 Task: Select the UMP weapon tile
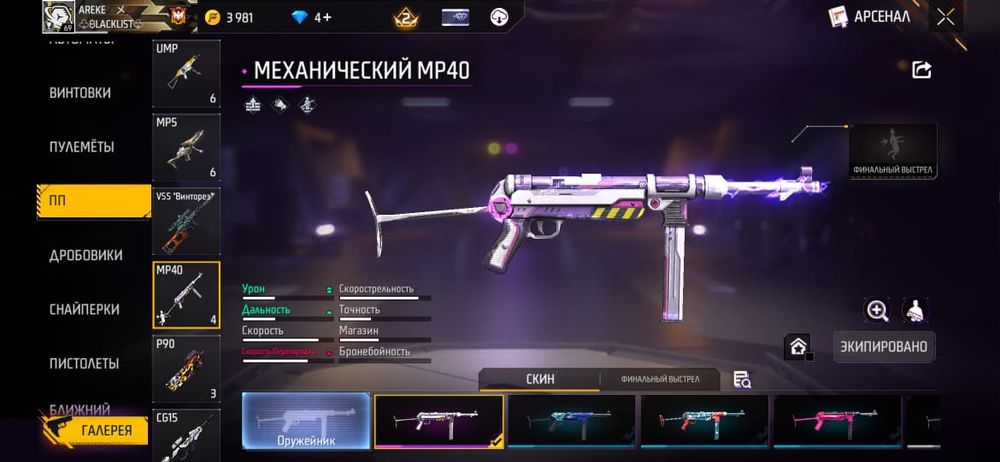186,73
